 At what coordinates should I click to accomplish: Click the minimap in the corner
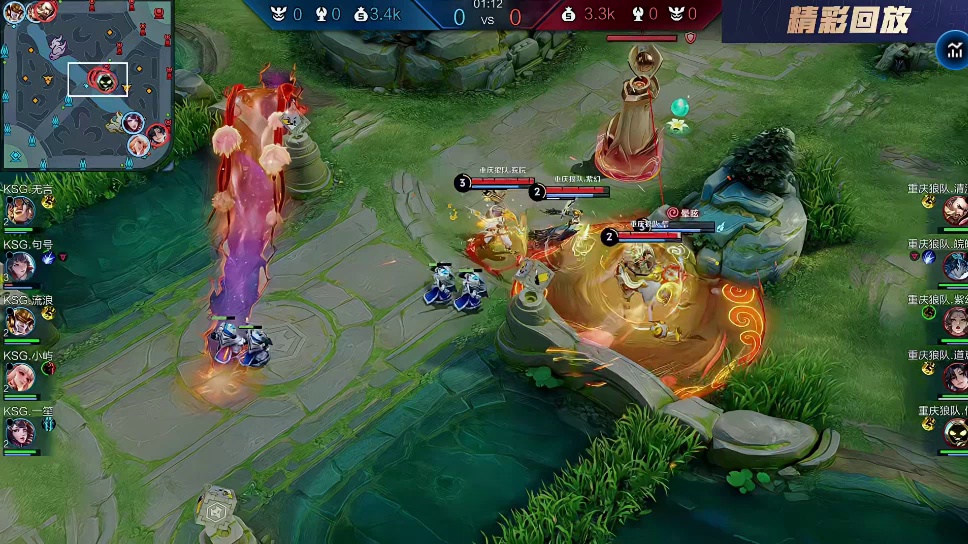coord(87,85)
